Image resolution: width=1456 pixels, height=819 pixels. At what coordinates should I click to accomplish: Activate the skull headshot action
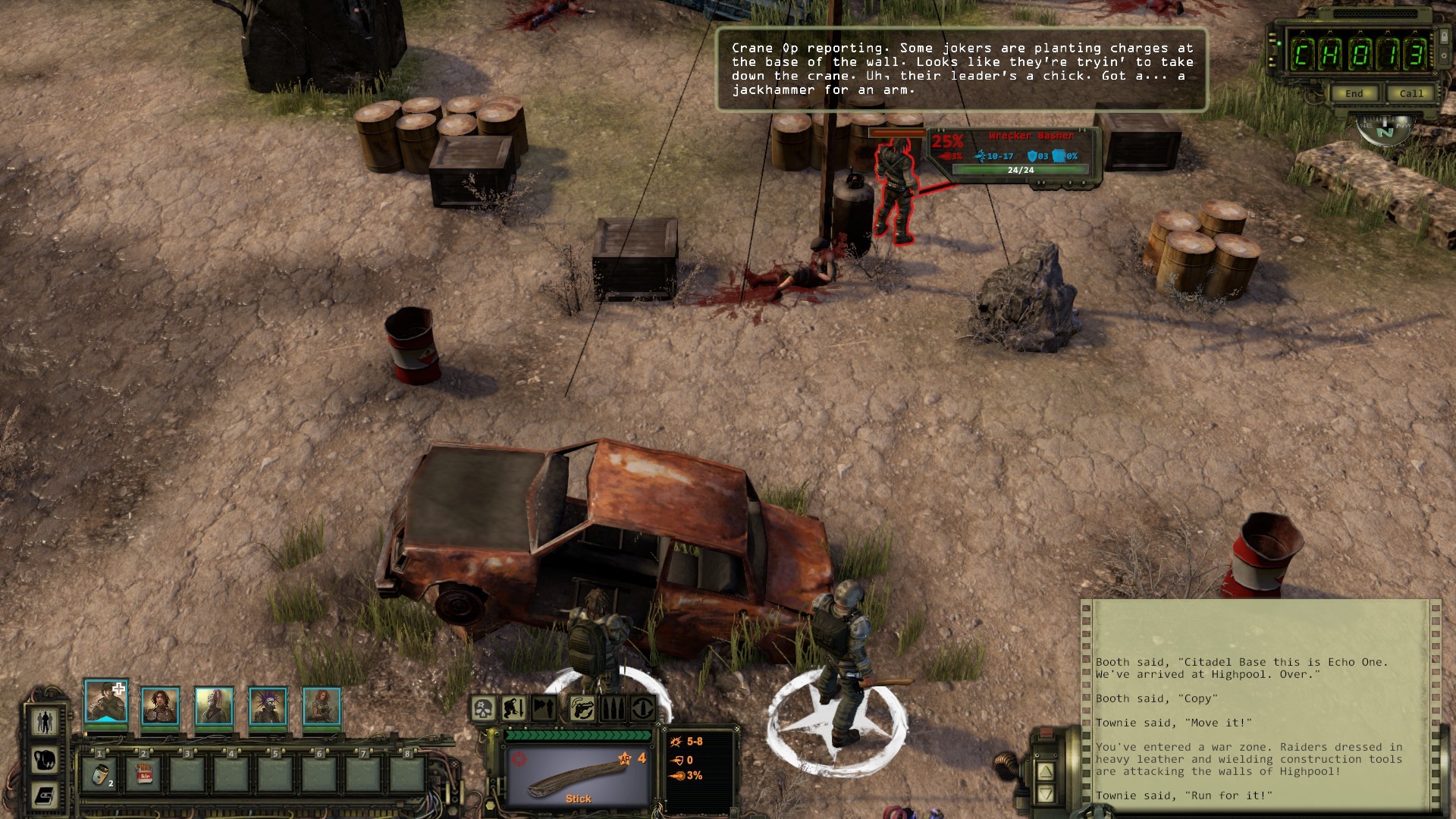[483, 709]
